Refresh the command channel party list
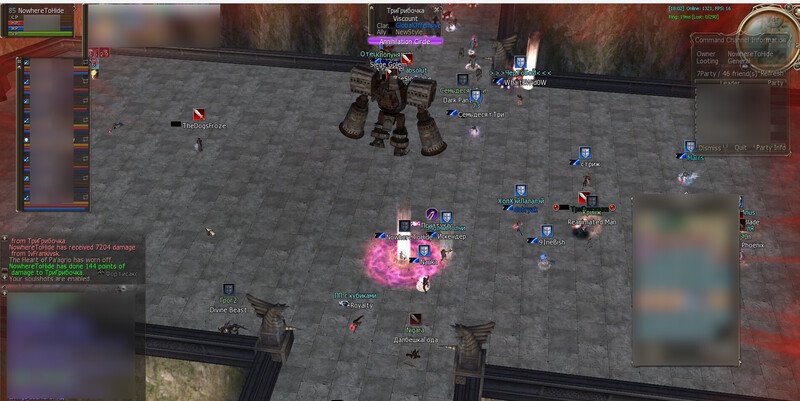800x401 pixels. point(774,73)
